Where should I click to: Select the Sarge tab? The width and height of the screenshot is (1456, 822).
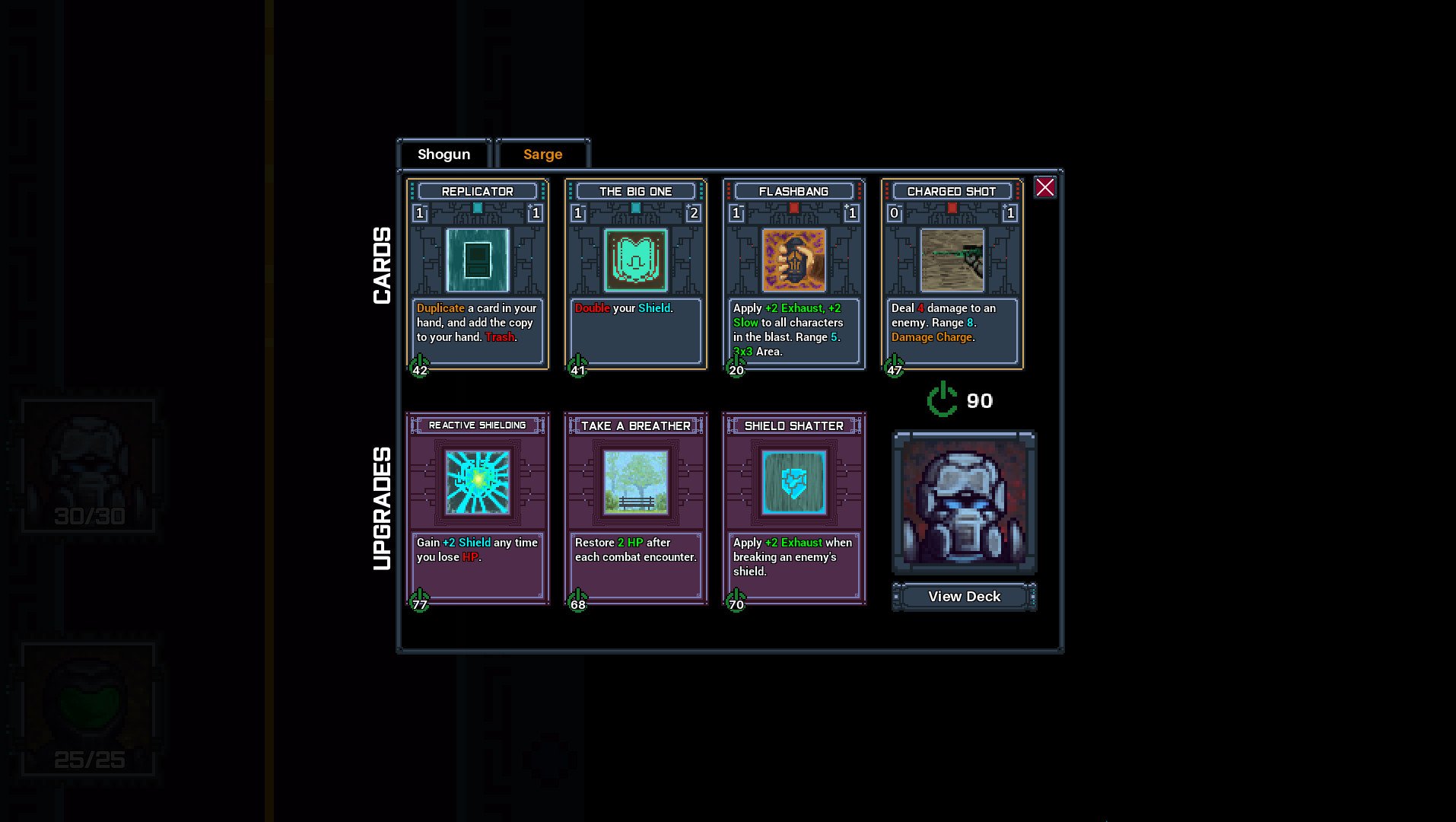pyautogui.click(x=542, y=155)
